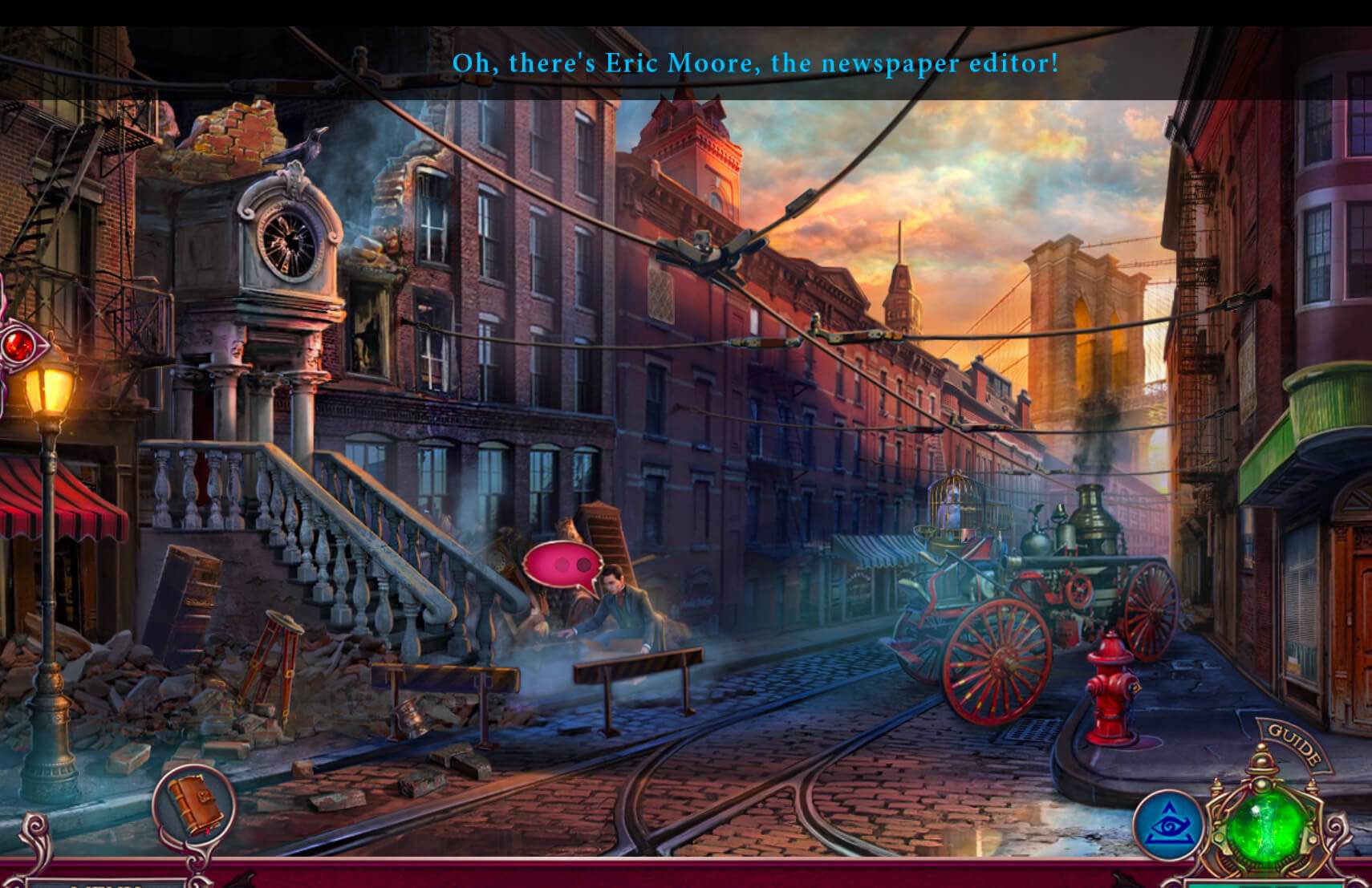Click the dialogue text about Eric Moore
Viewport: 1372px width, 888px height.
(x=757, y=63)
